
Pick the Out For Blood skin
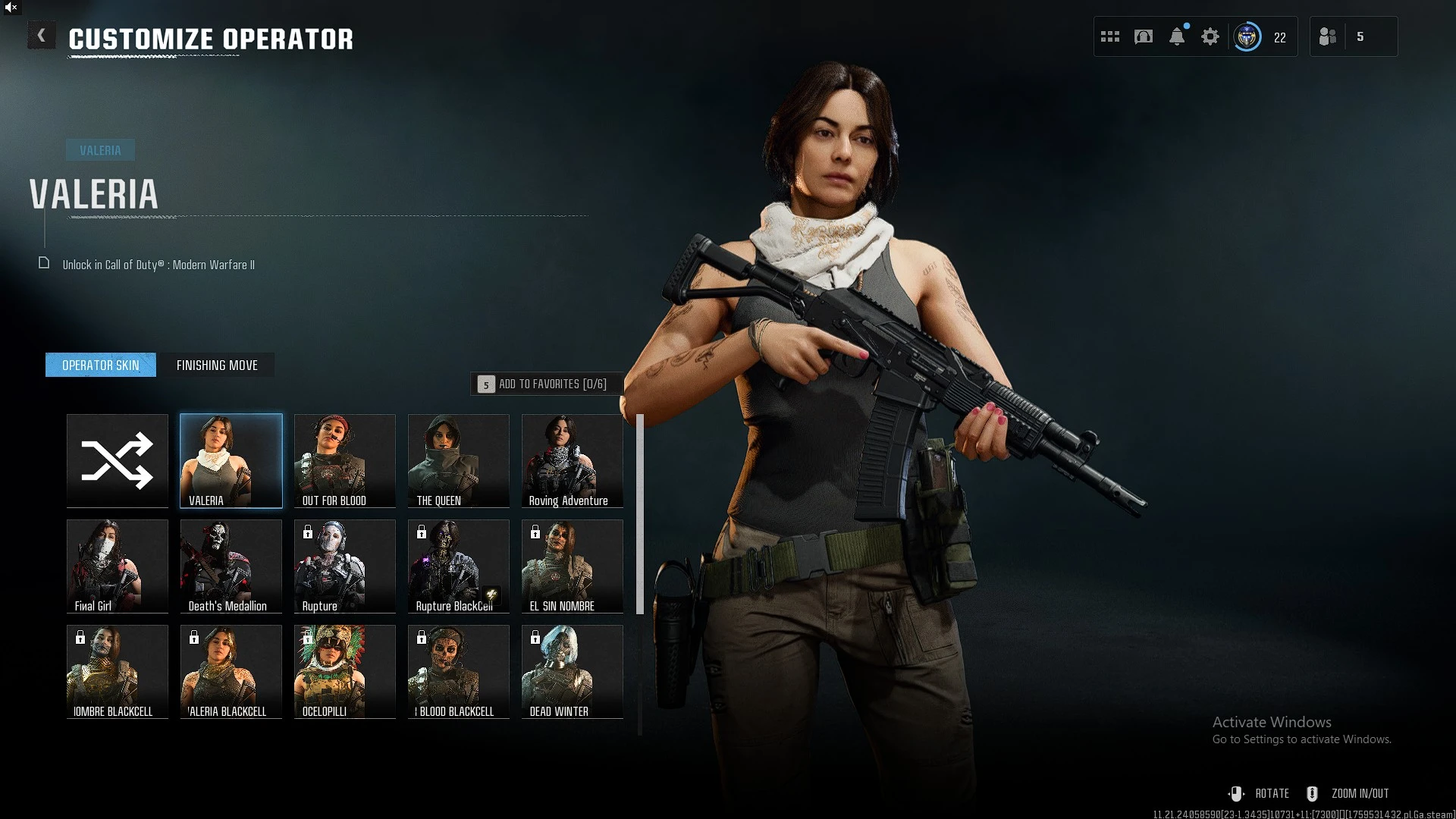[x=345, y=460]
